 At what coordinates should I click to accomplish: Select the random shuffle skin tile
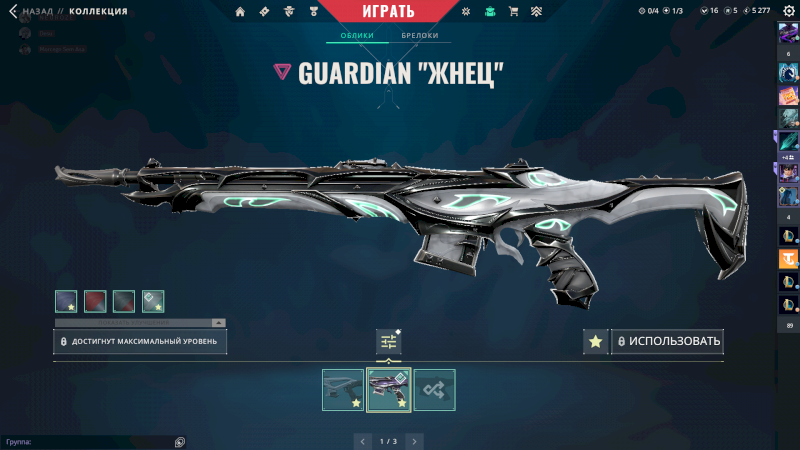[x=435, y=390]
